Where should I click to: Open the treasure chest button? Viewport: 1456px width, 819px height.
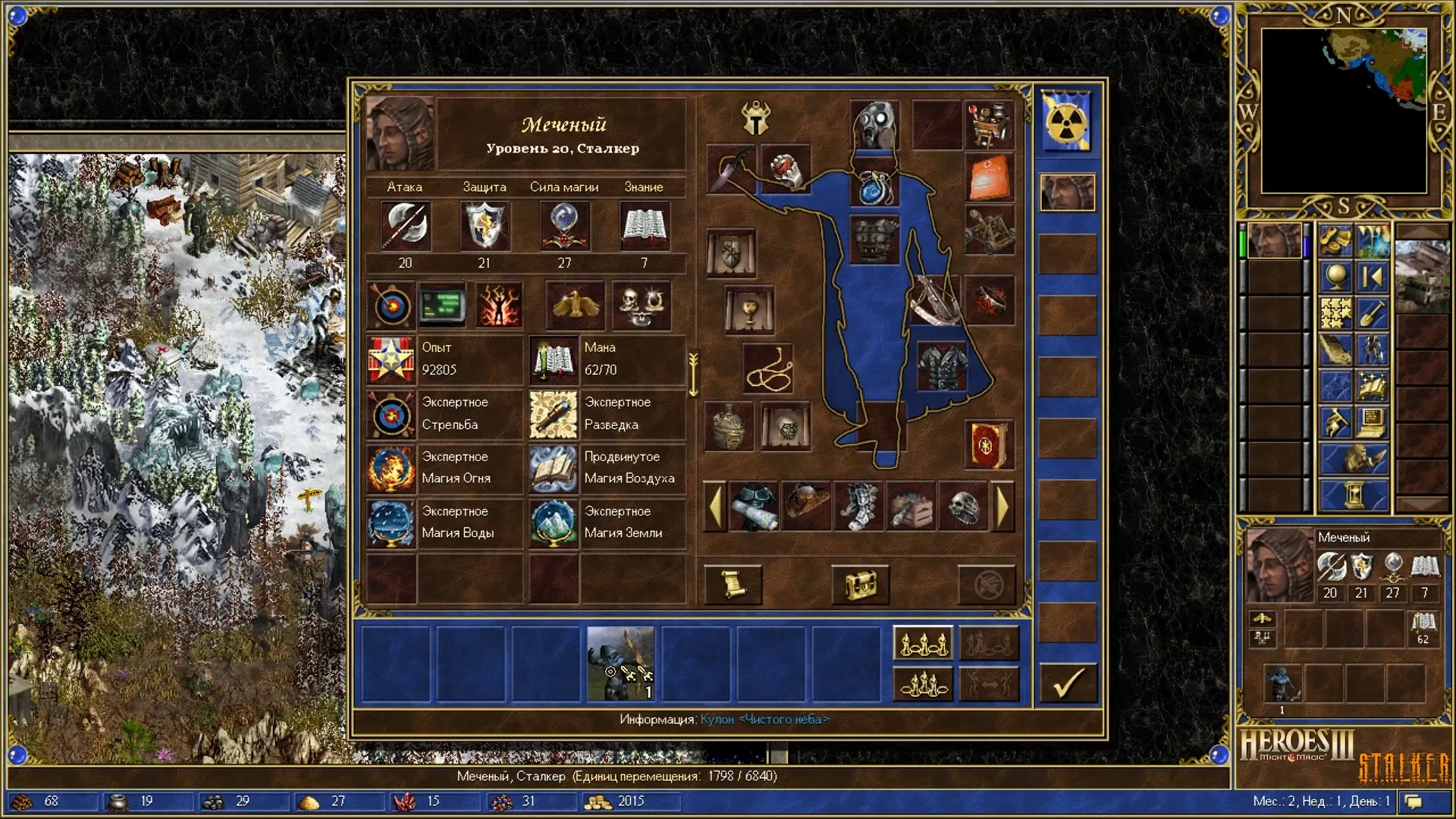pos(860,584)
